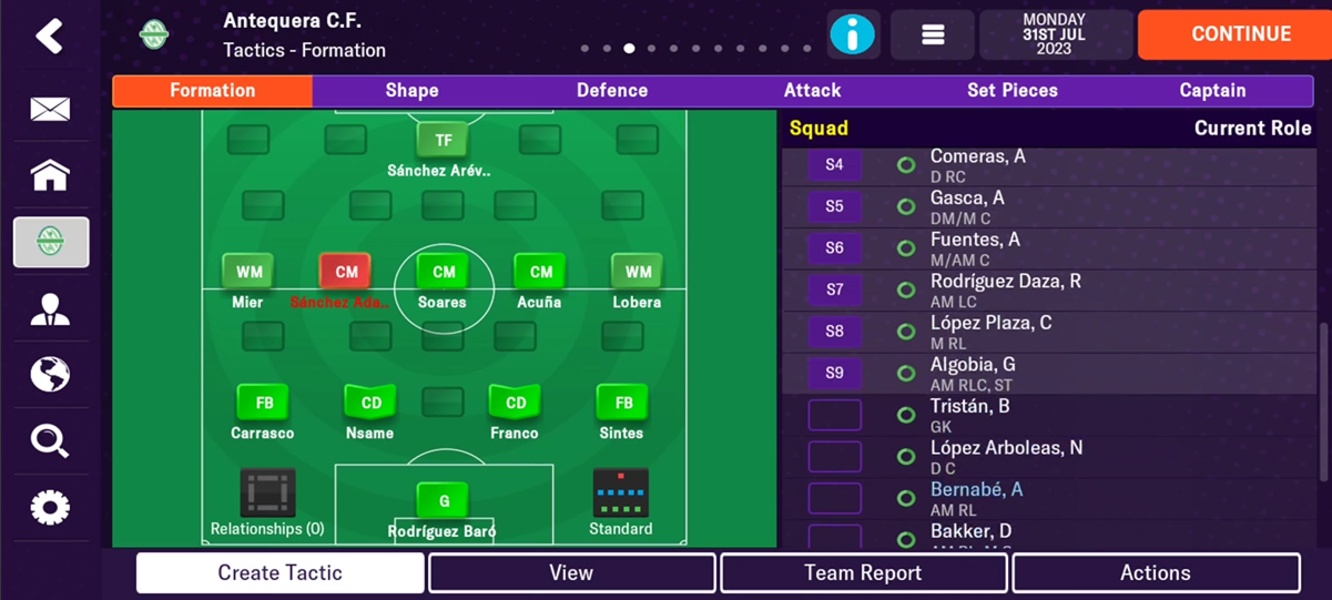Go back with the arrow button
This screenshot has width=1332, height=600.
point(49,37)
